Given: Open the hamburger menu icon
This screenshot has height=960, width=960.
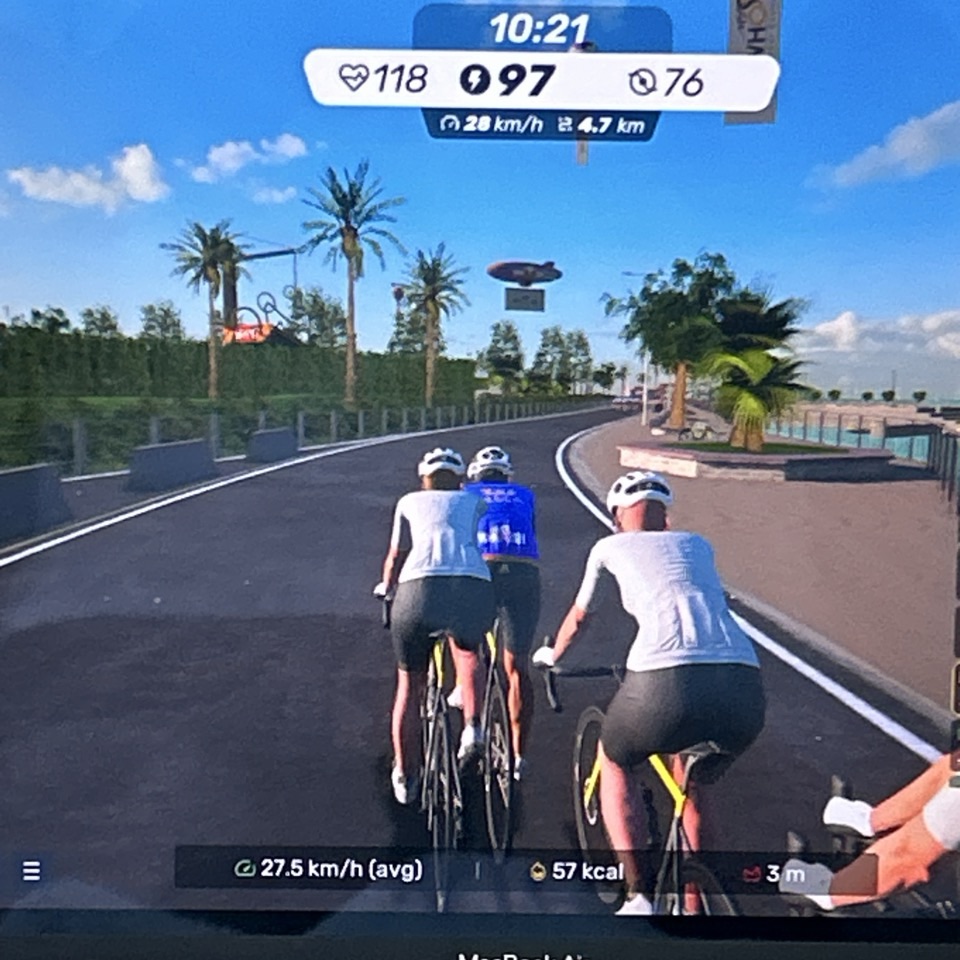Looking at the screenshot, I should tap(31, 870).
